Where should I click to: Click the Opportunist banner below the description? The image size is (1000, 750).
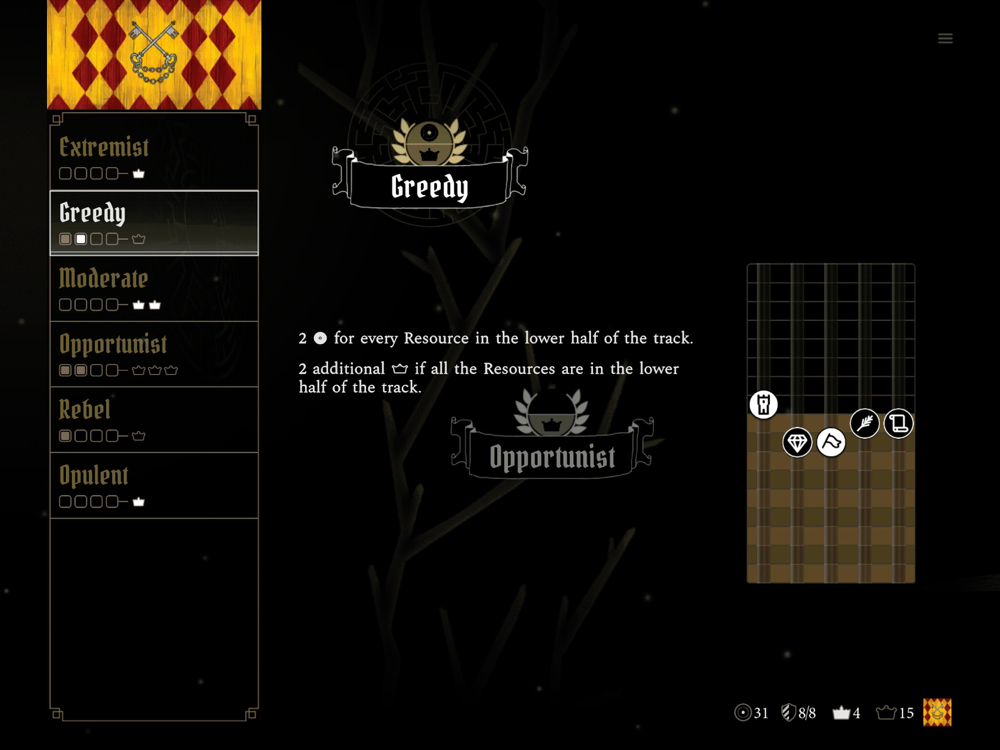[x=552, y=457]
